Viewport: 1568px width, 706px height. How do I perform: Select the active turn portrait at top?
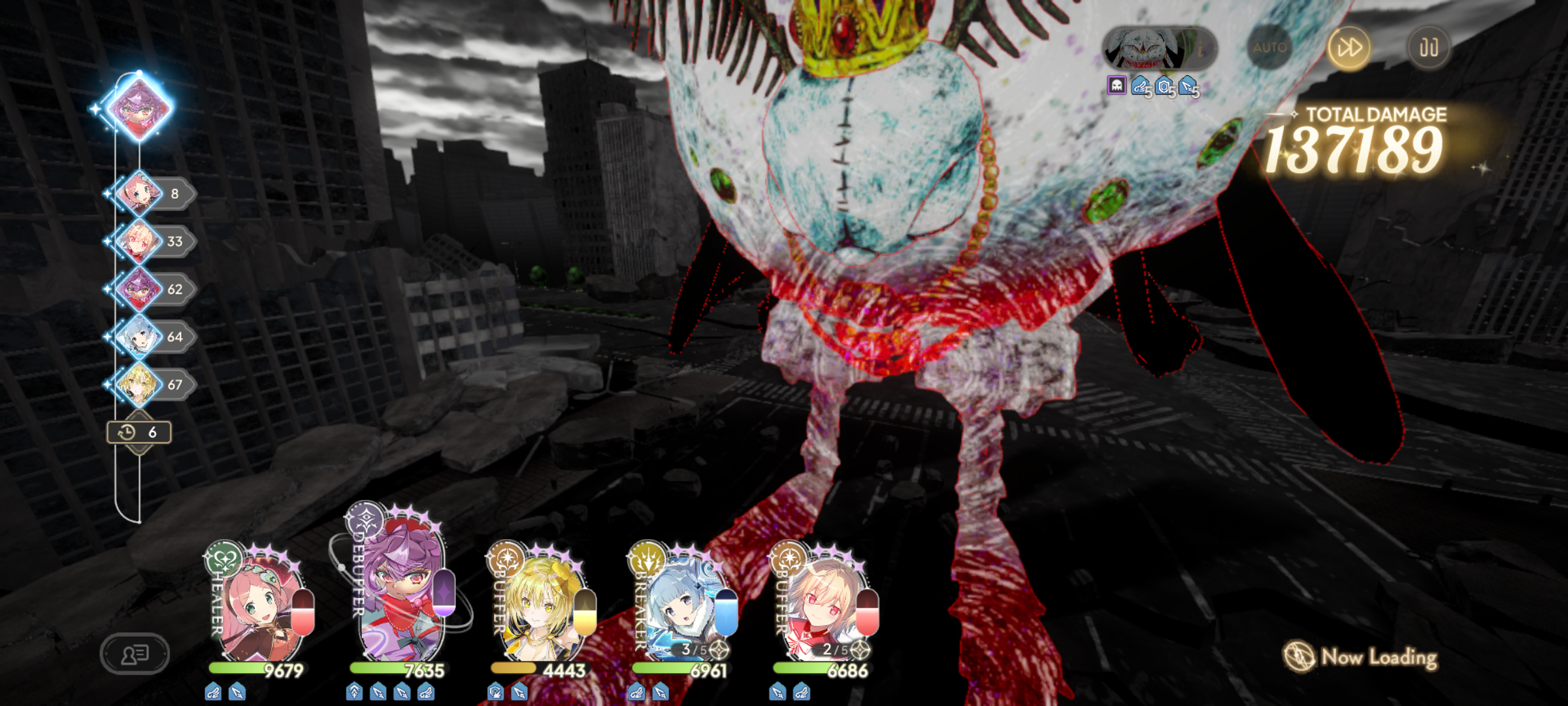click(x=139, y=108)
